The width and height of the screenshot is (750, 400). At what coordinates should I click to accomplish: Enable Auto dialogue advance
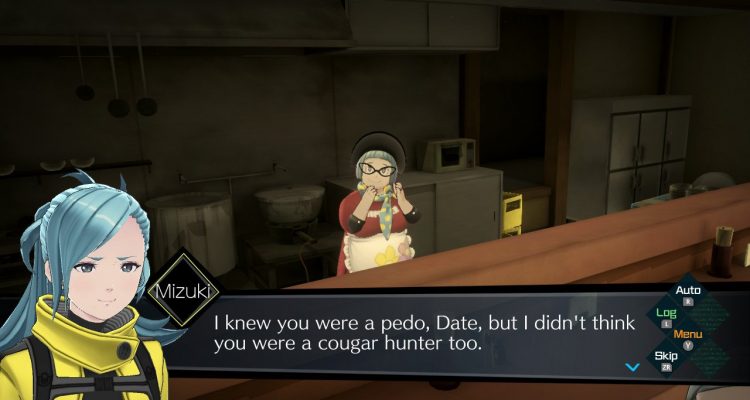[x=688, y=292]
